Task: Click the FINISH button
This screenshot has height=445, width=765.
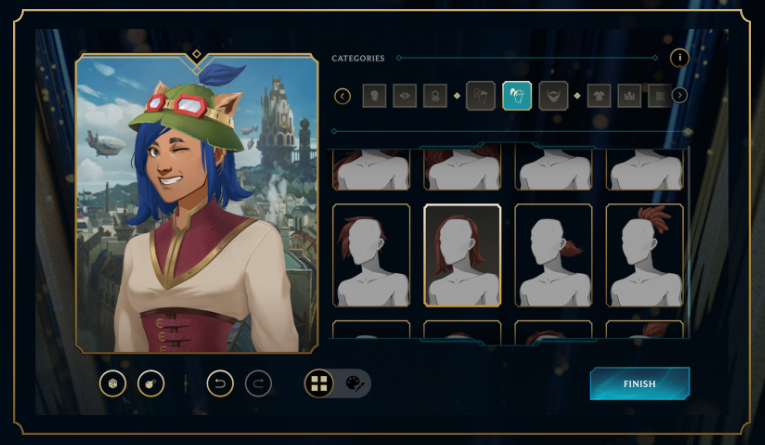Action: 639,383
